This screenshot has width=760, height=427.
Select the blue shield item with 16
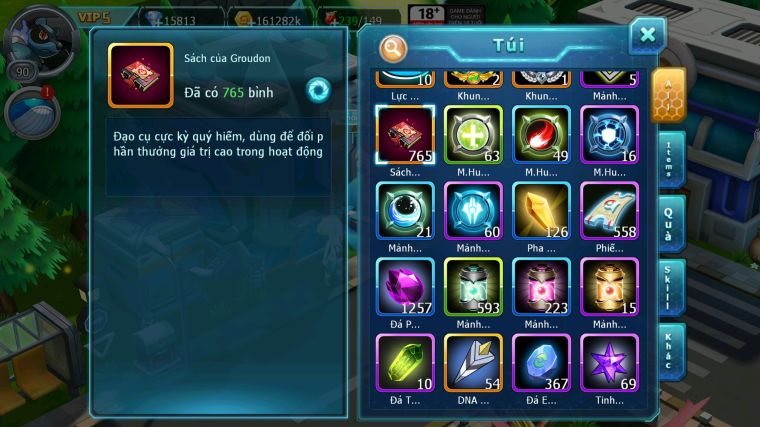point(609,134)
